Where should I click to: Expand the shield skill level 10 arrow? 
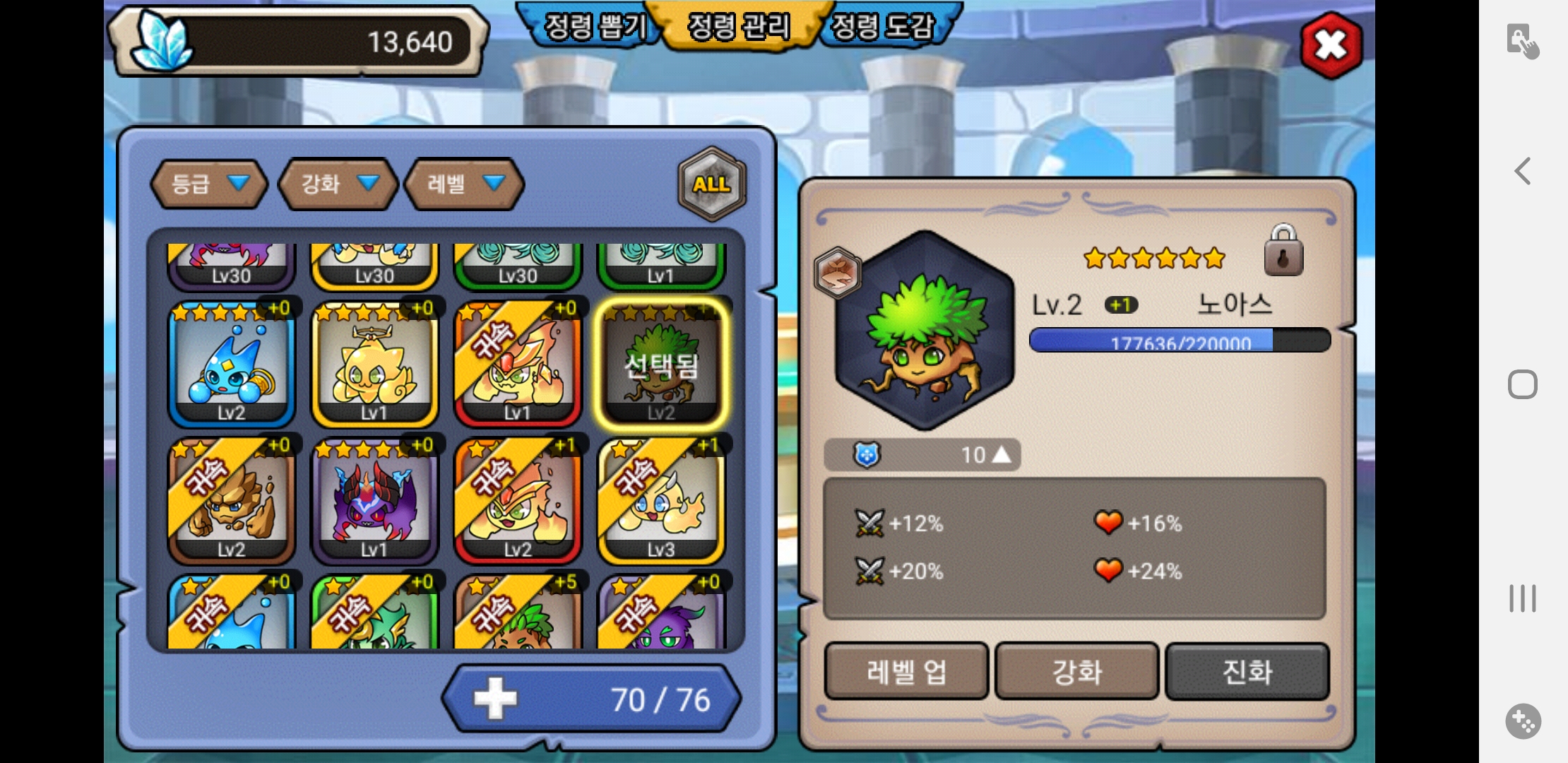click(1002, 455)
